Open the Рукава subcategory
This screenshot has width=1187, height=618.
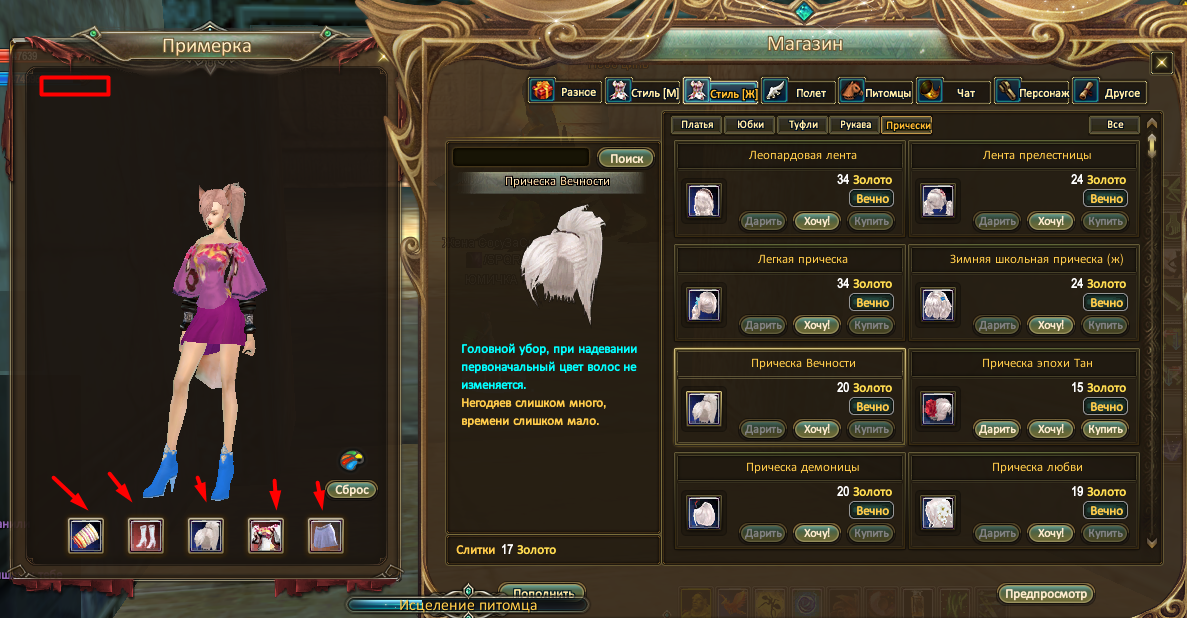pos(855,125)
